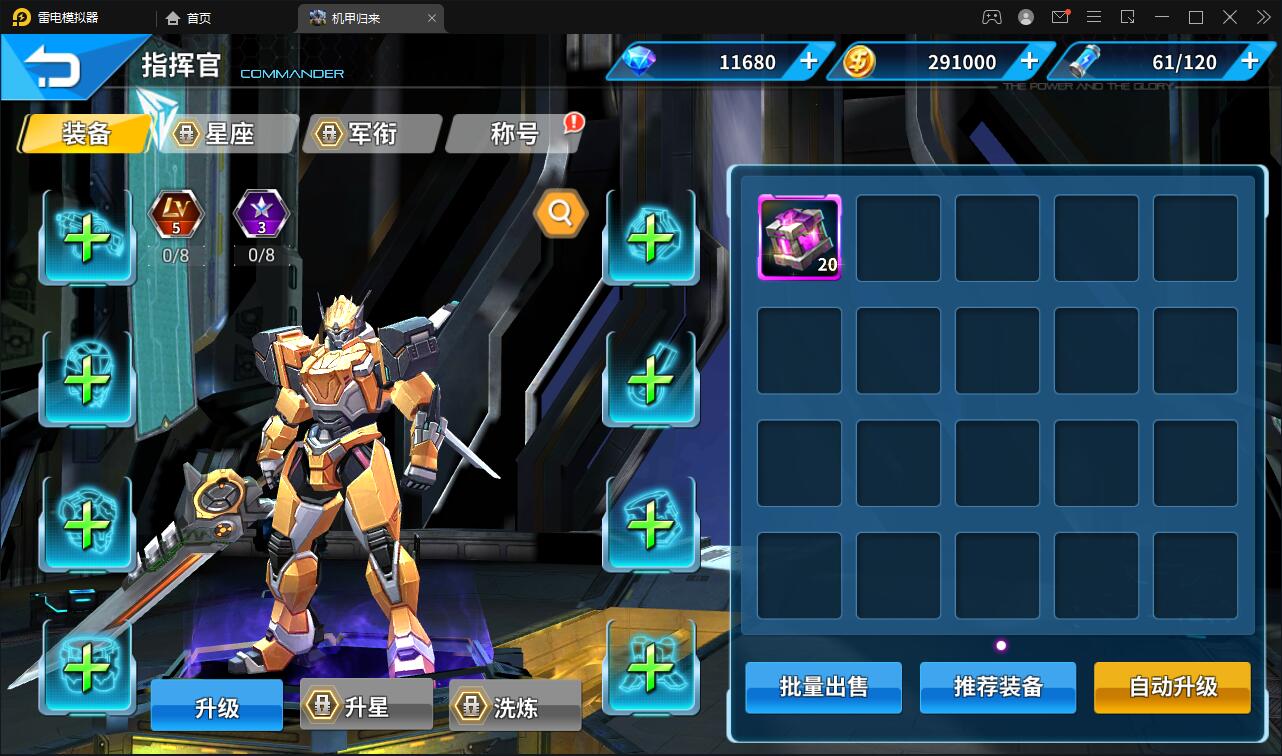The image size is (1282, 756).
Task: Buy more energy with the plus icon
Action: click(x=1248, y=61)
